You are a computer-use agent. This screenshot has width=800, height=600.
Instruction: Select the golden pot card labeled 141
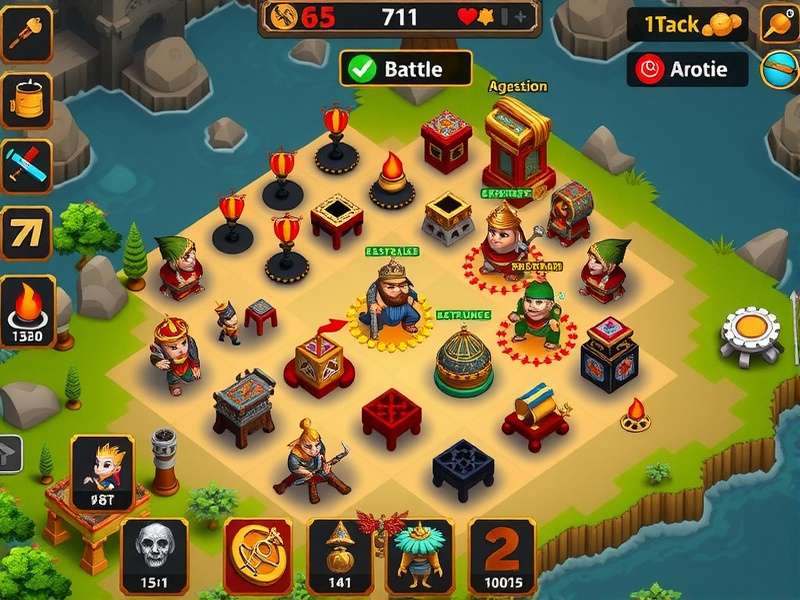coord(340,555)
